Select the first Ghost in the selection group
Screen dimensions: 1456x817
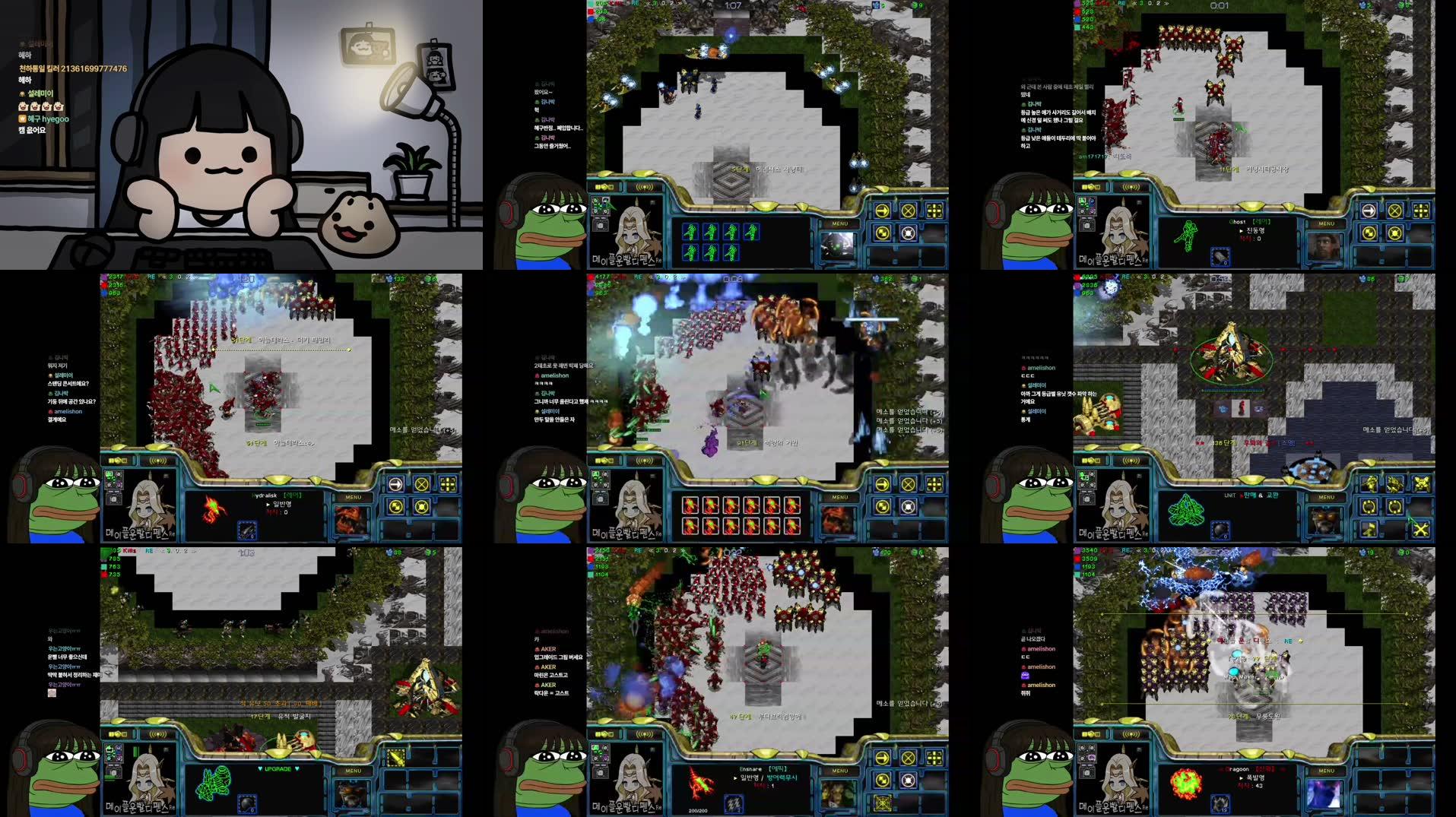point(690,232)
